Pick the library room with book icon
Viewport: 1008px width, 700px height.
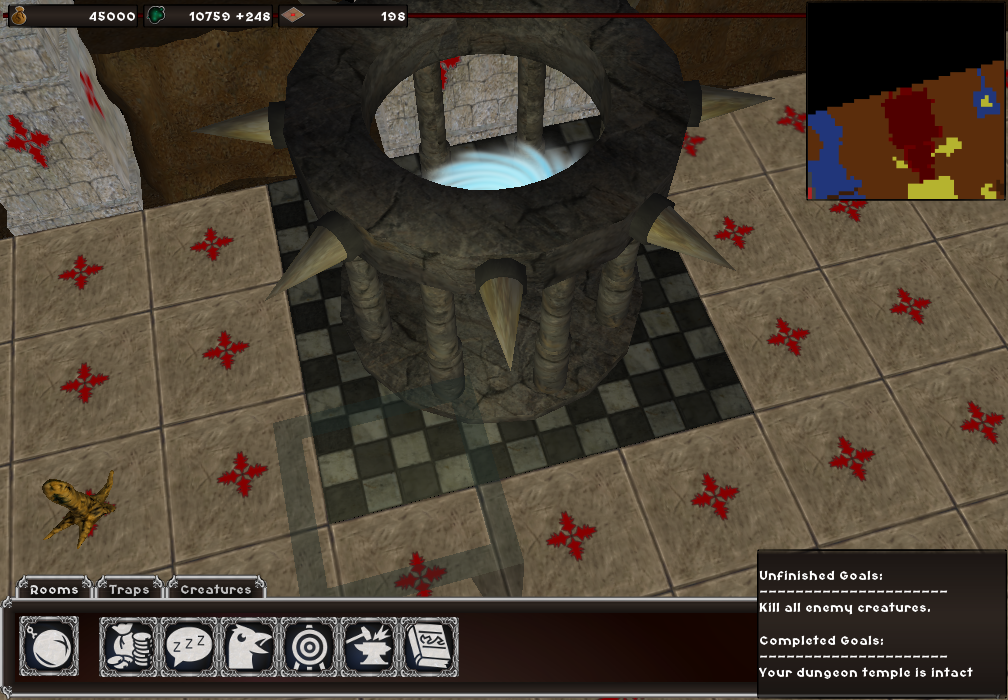tap(430, 646)
